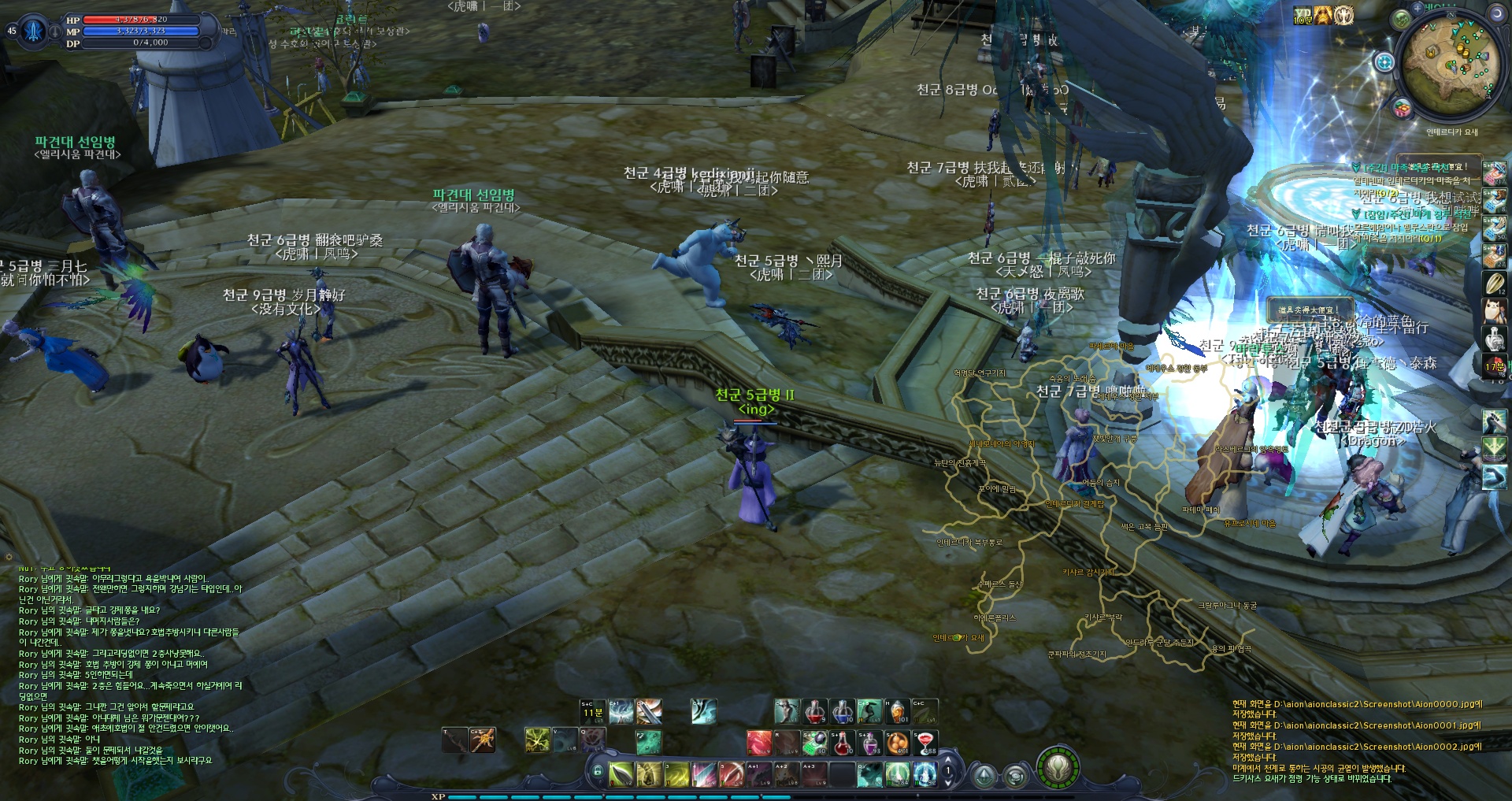Use the purple potion with count 93
The width and height of the screenshot is (1512, 801).
[x=870, y=742]
